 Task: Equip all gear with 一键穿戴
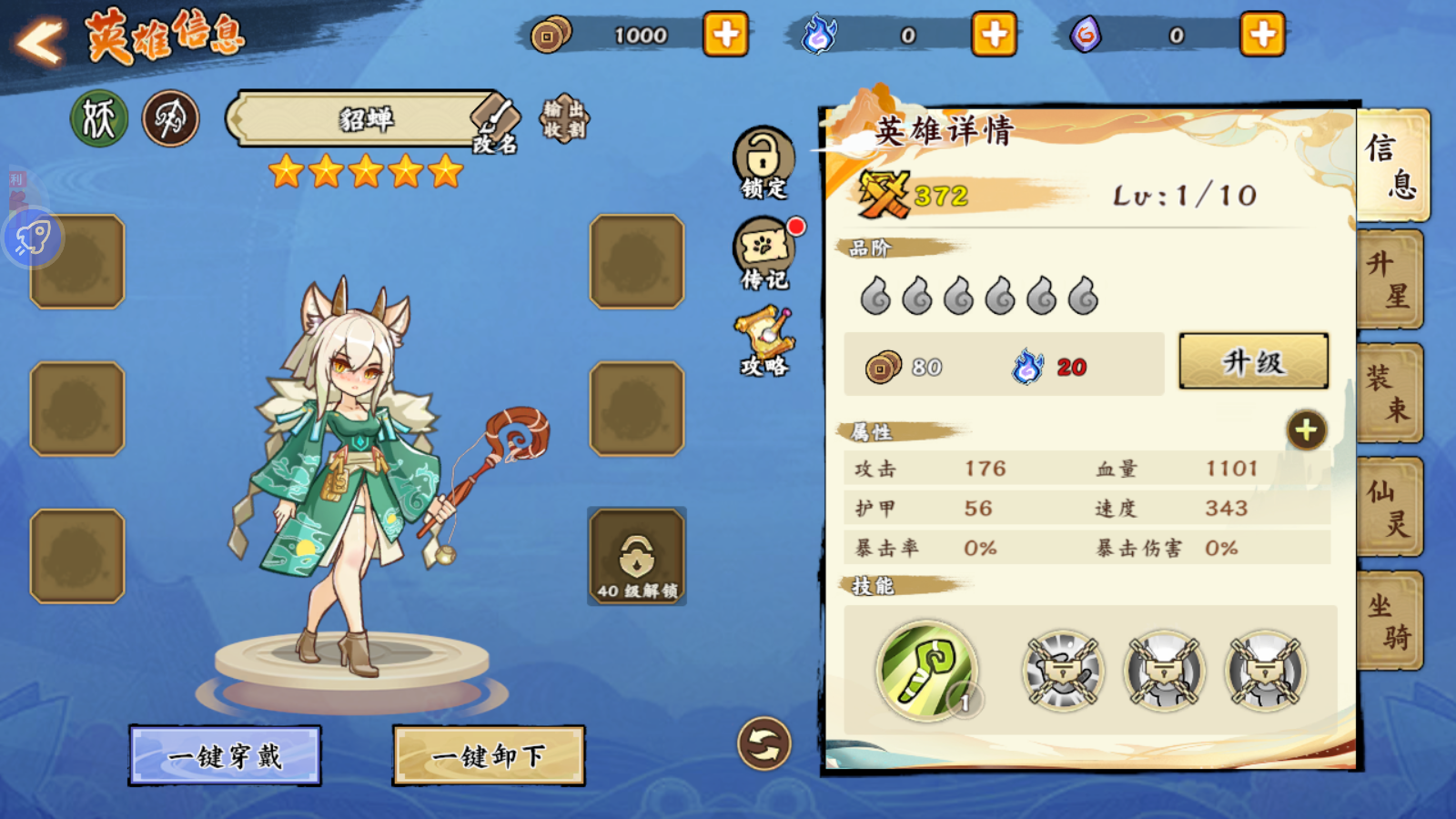click(225, 755)
